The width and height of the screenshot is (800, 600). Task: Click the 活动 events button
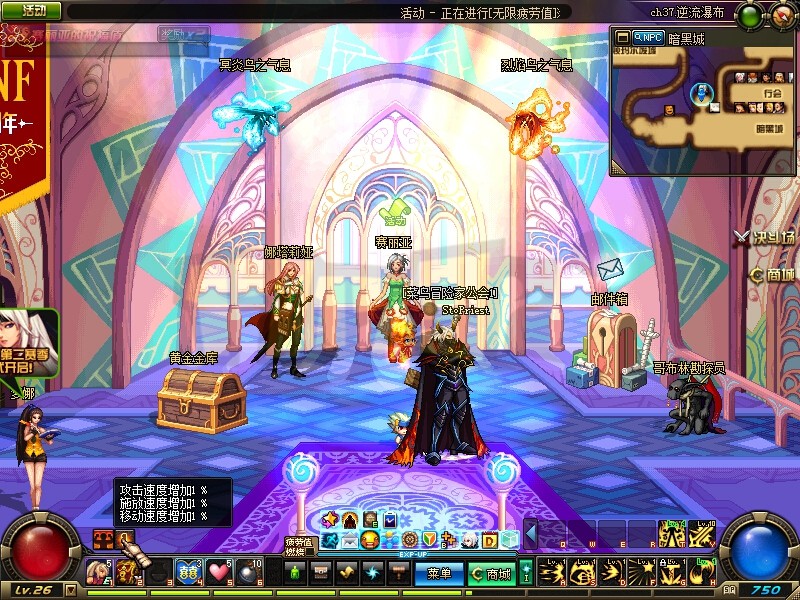tap(32, 10)
